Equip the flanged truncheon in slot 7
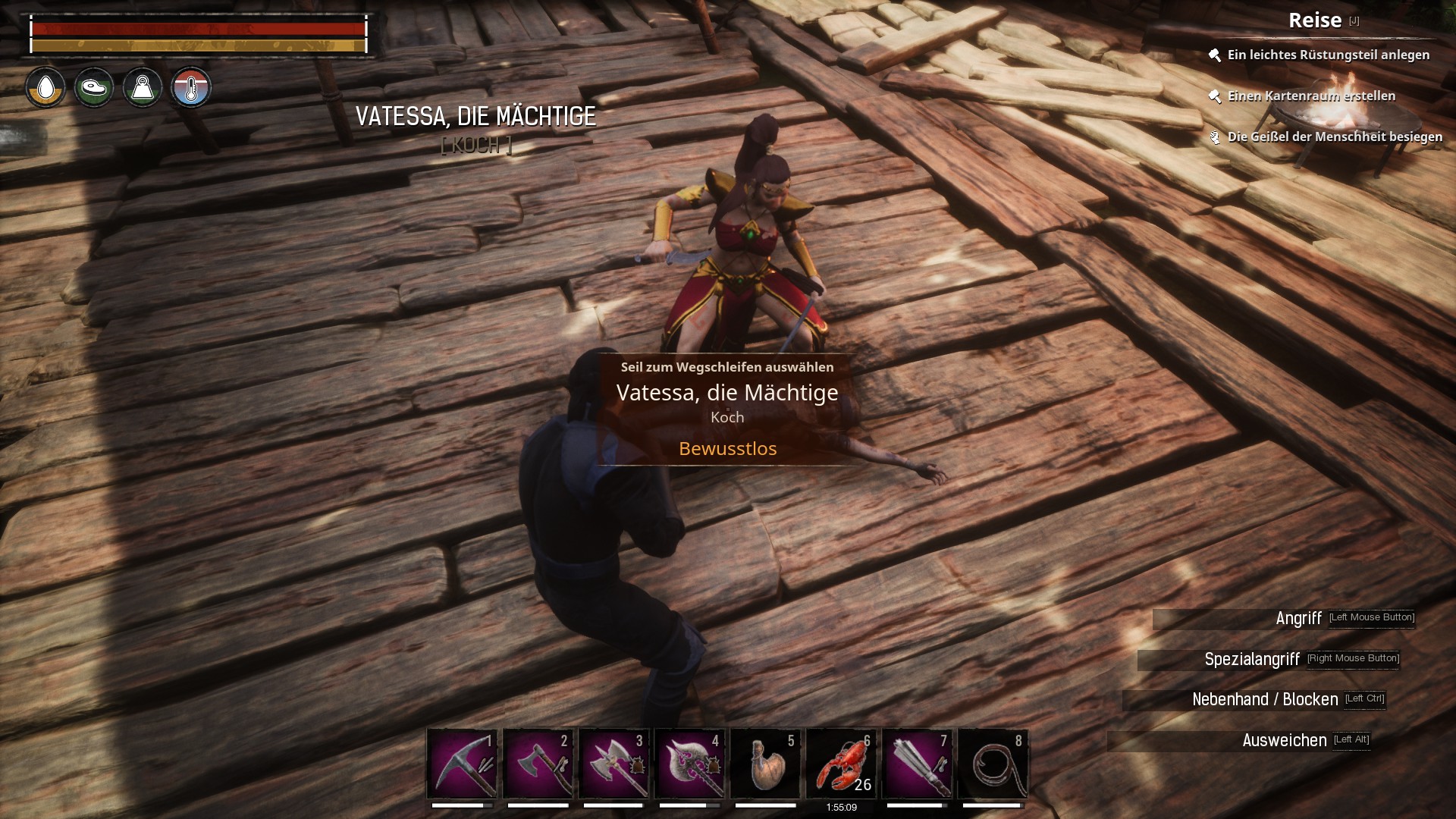The image size is (1456, 819). pos(917,764)
